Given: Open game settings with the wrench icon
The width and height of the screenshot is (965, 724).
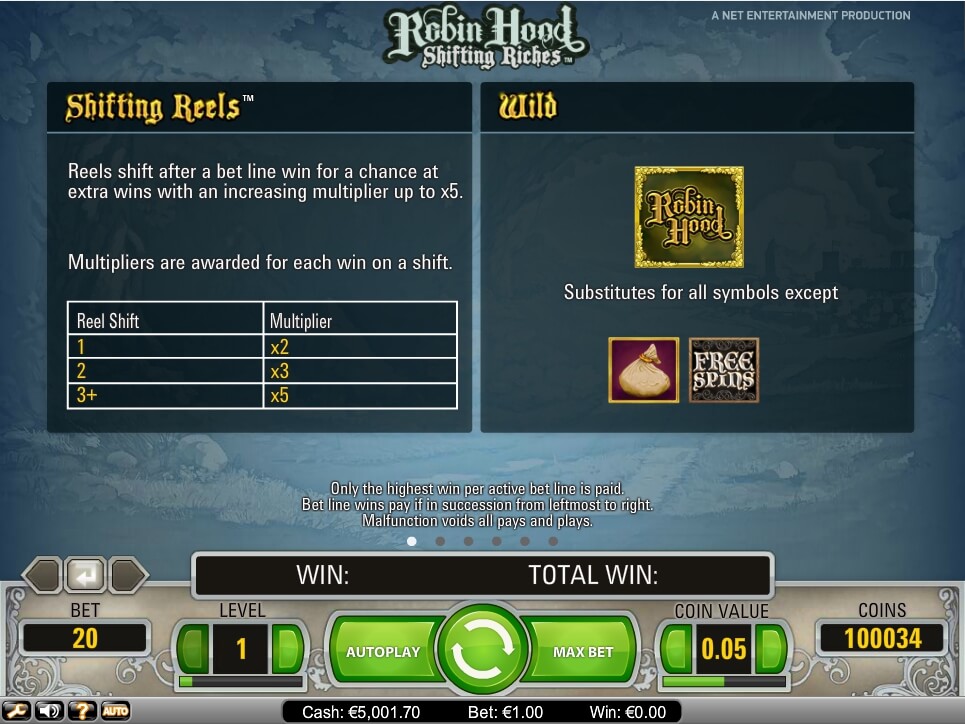Looking at the screenshot, I should point(18,711).
